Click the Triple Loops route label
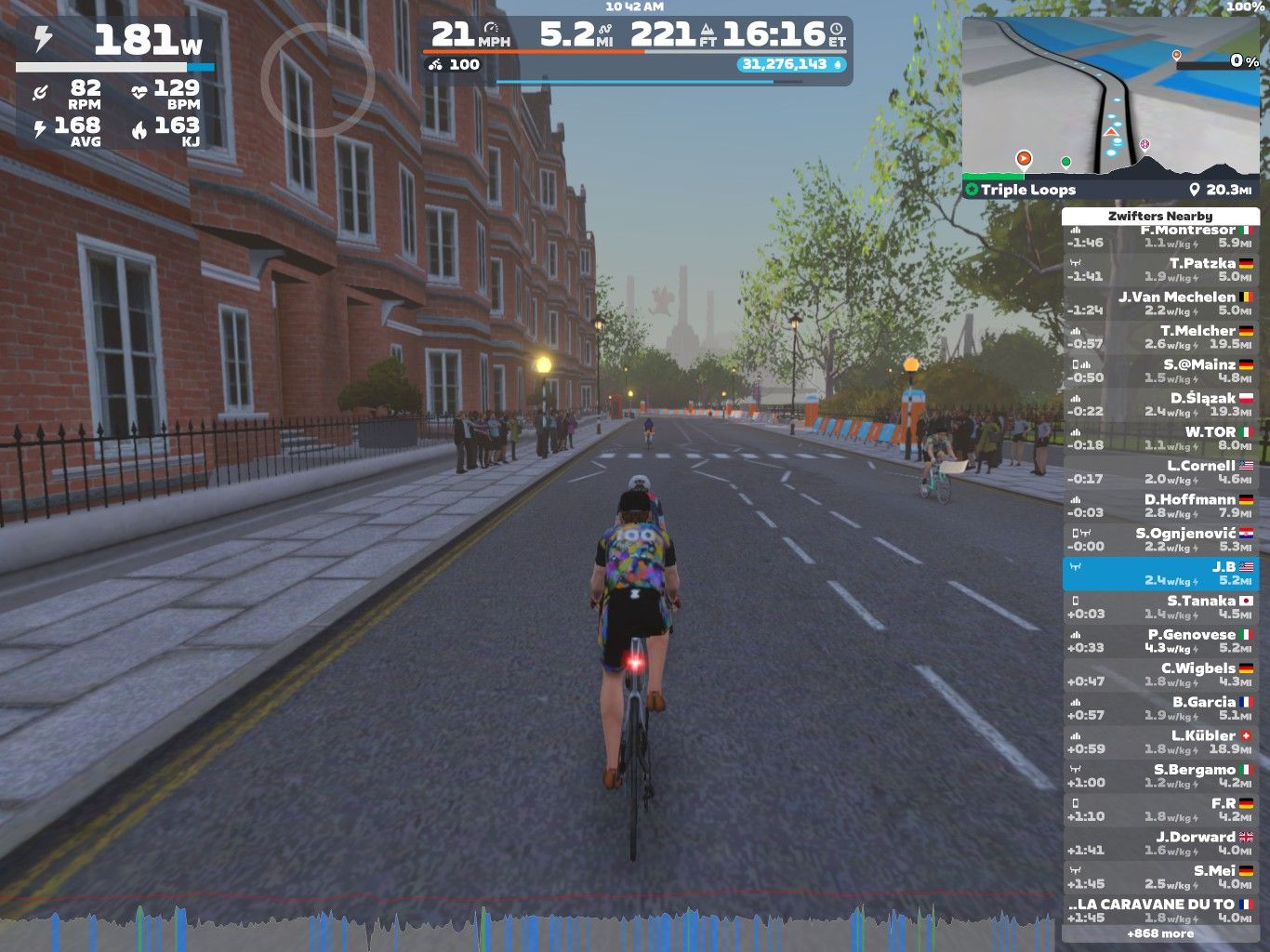This screenshot has height=952, width=1270. (1027, 190)
